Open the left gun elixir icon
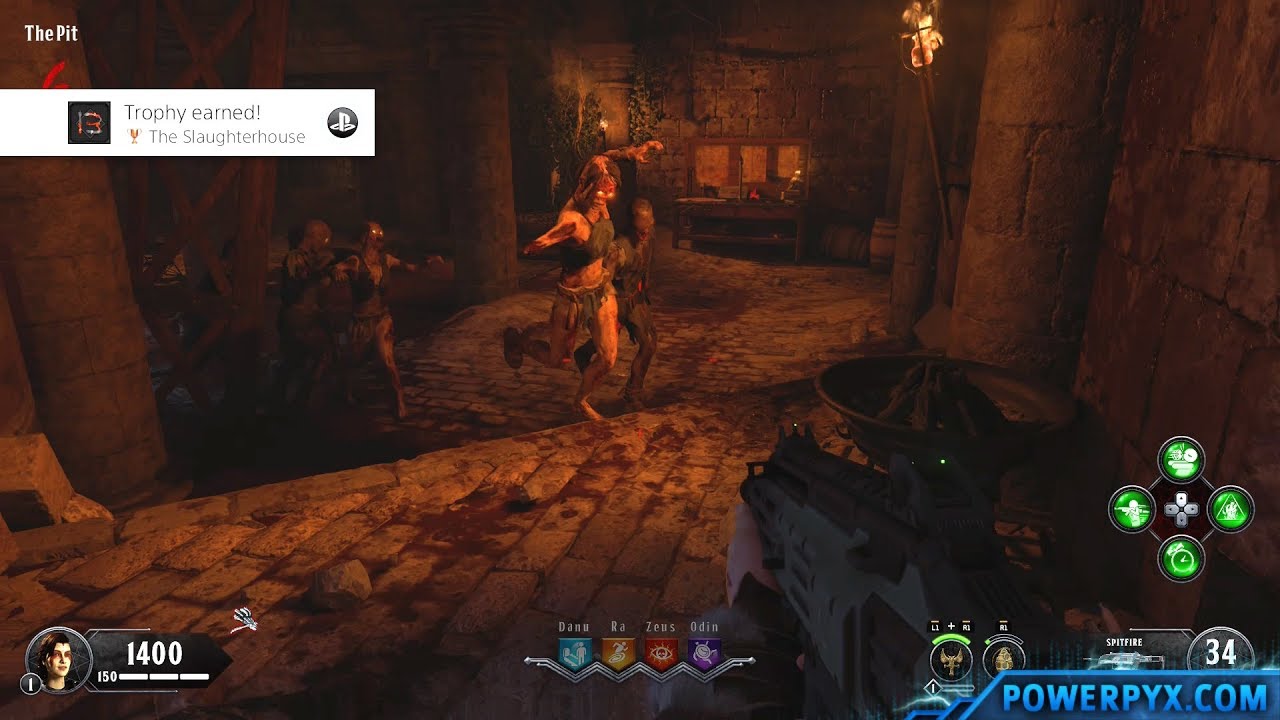 point(1132,509)
